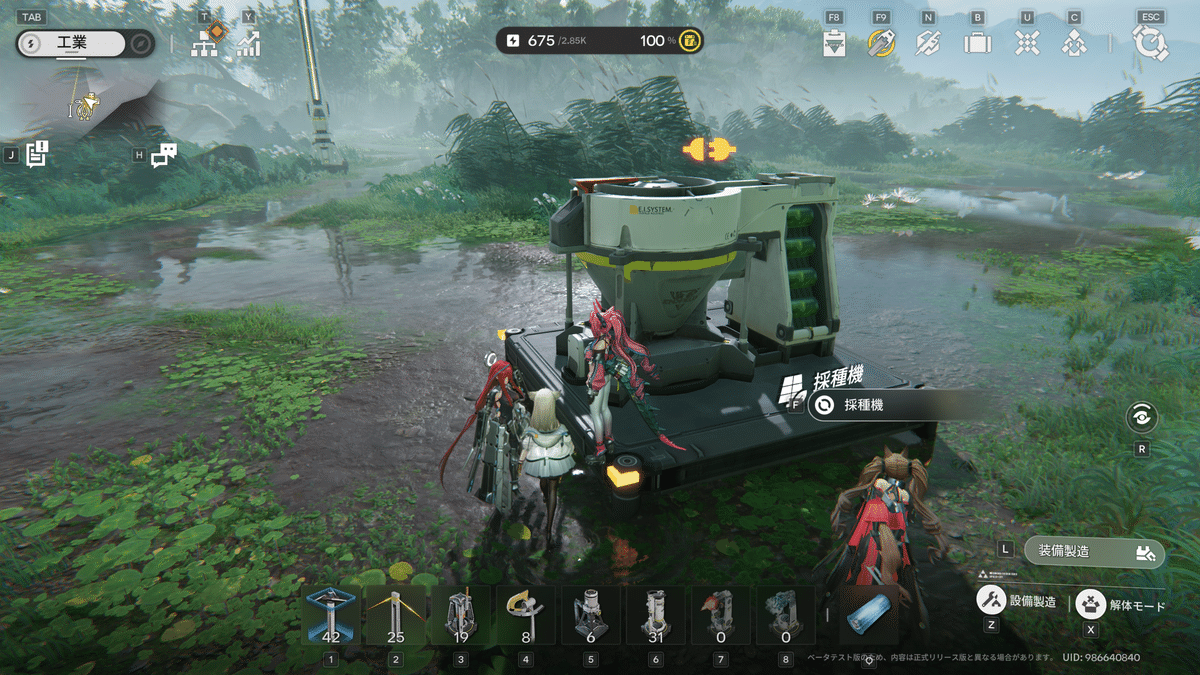This screenshot has height=675, width=1200.
Task: Open the rising bar-chart statistics icon
Action: click(x=248, y=42)
